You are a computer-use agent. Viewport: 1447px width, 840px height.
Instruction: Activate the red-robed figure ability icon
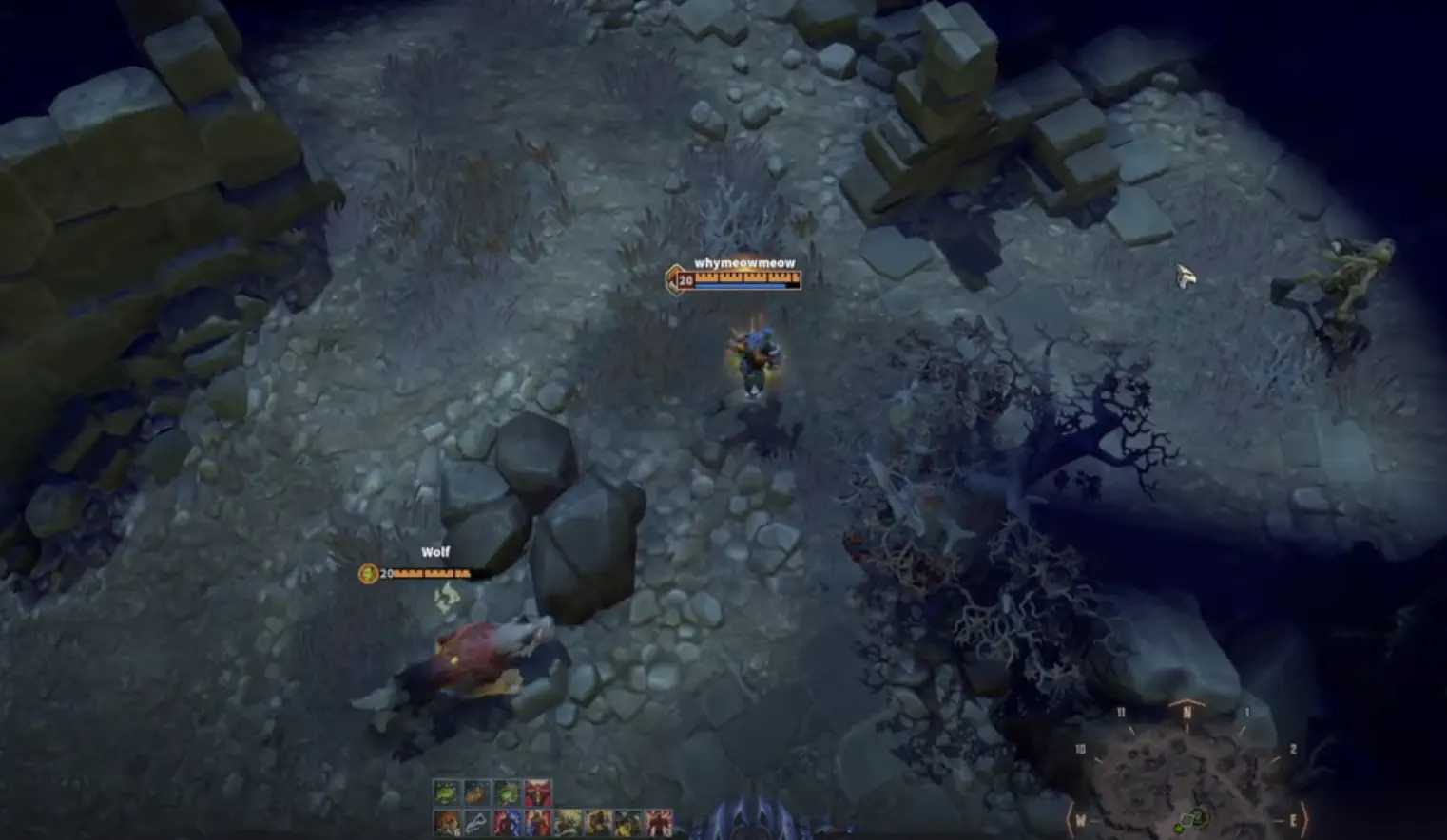click(x=537, y=823)
